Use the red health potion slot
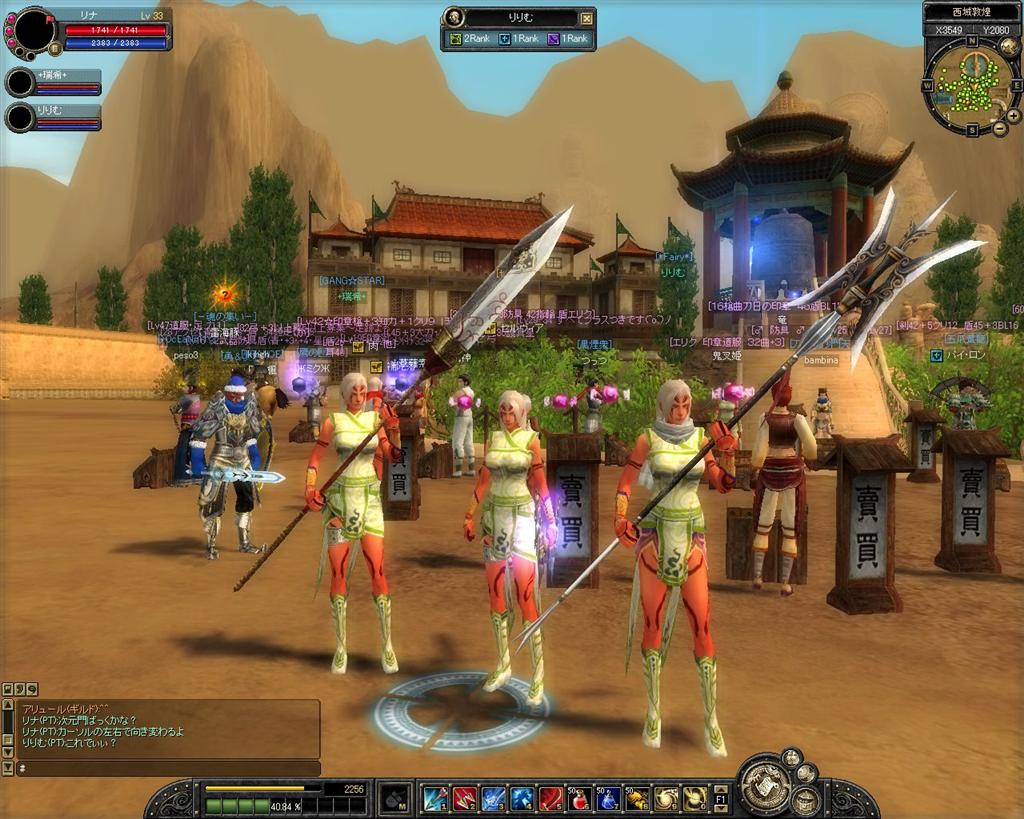The height and width of the screenshot is (819, 1024). (580, 798)
